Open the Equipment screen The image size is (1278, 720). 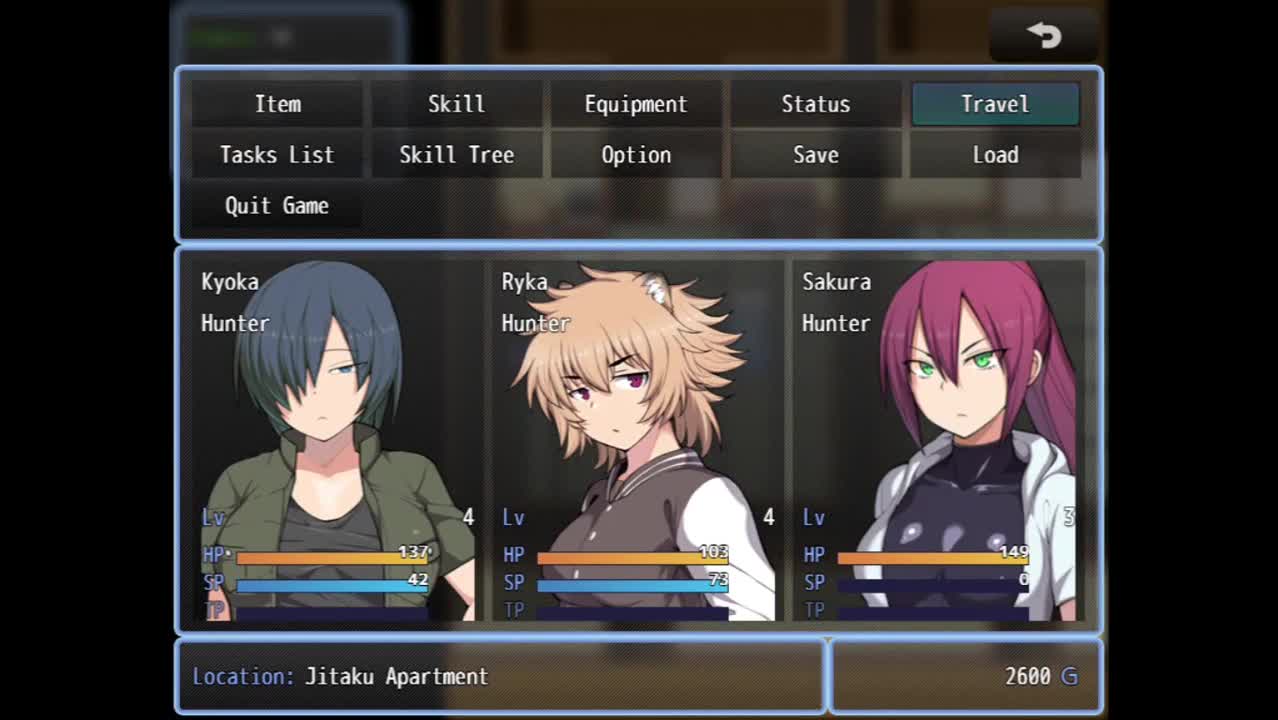pos(636,104)
